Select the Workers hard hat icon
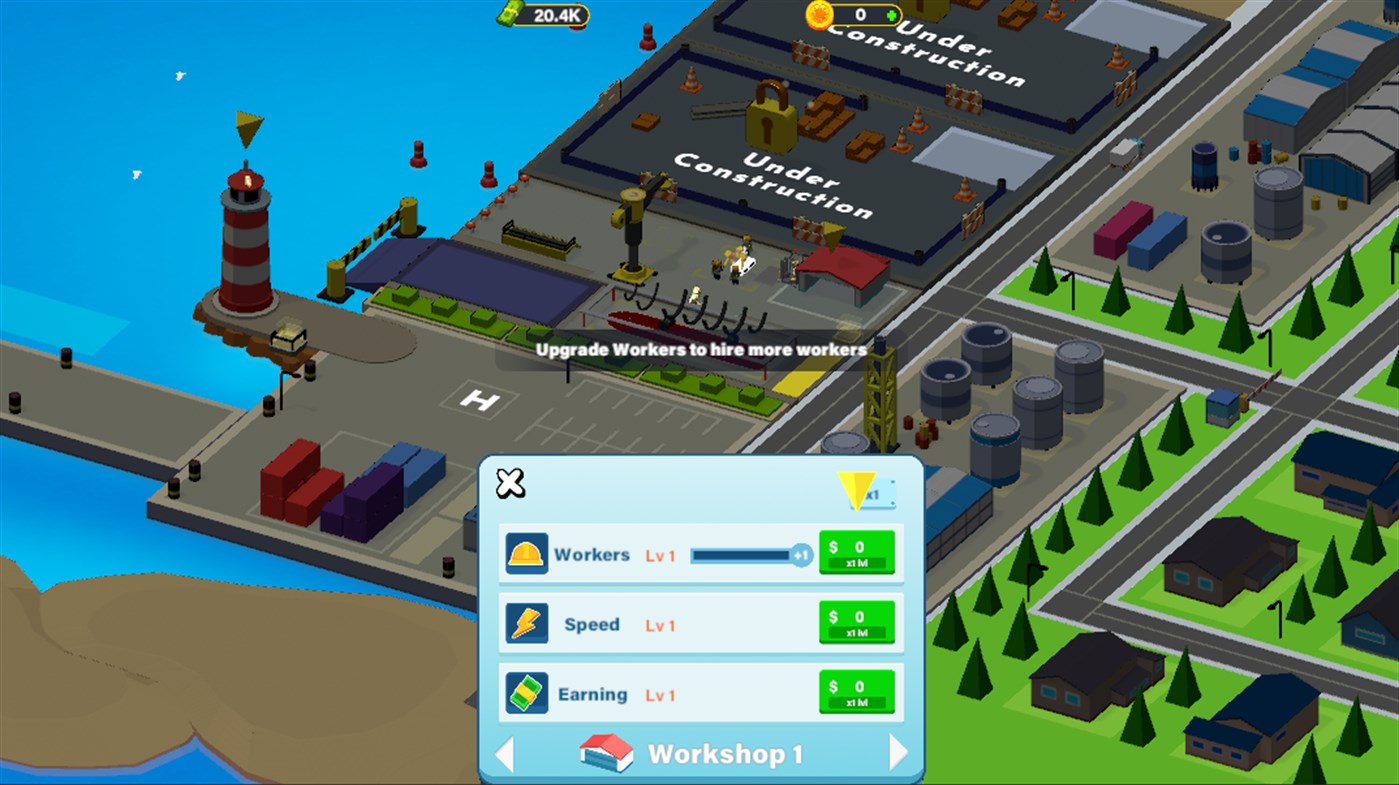The height and width of the screenshot is (785, 1399). tap(527, 553)
